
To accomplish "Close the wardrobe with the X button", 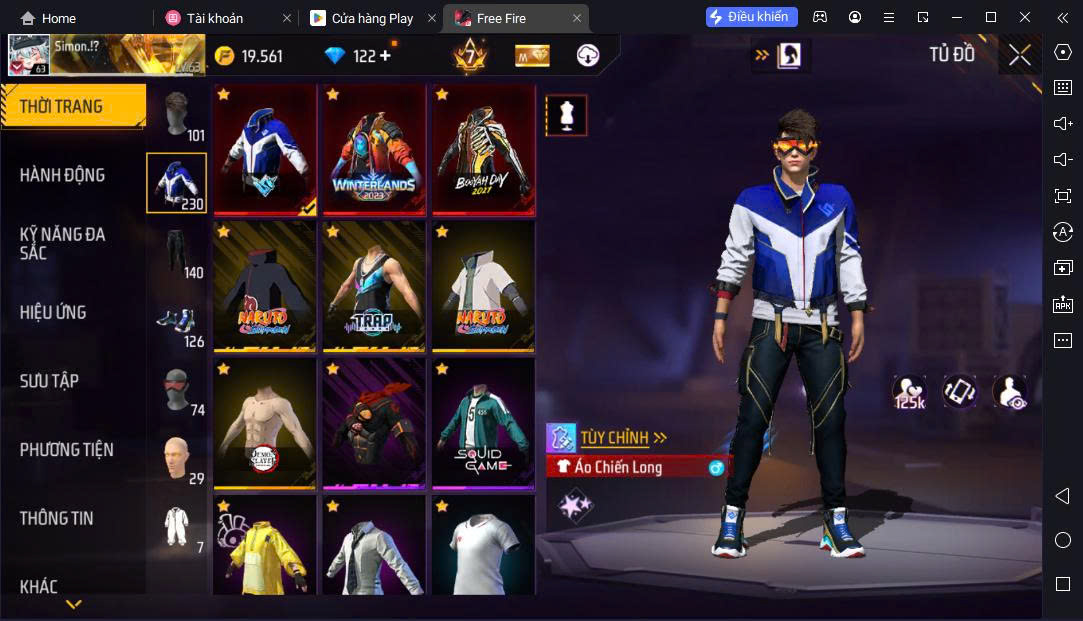I will (x=1019, y=56).
